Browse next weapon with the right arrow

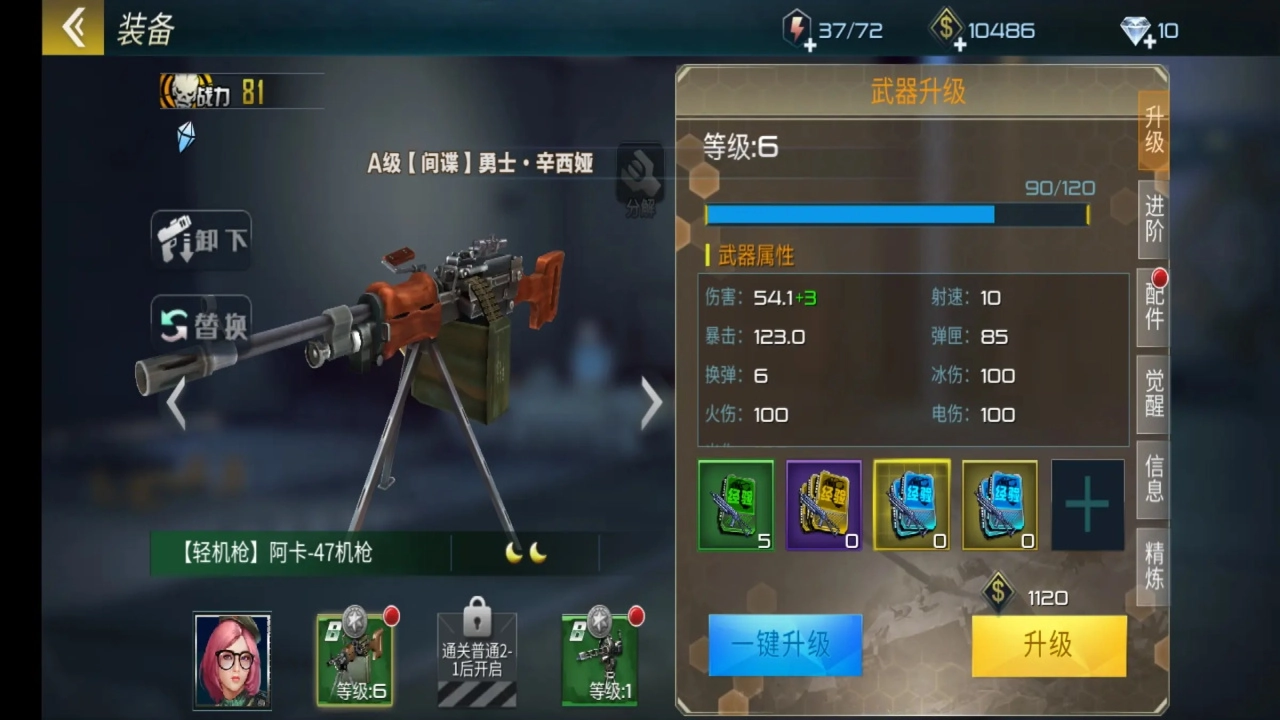650,402
